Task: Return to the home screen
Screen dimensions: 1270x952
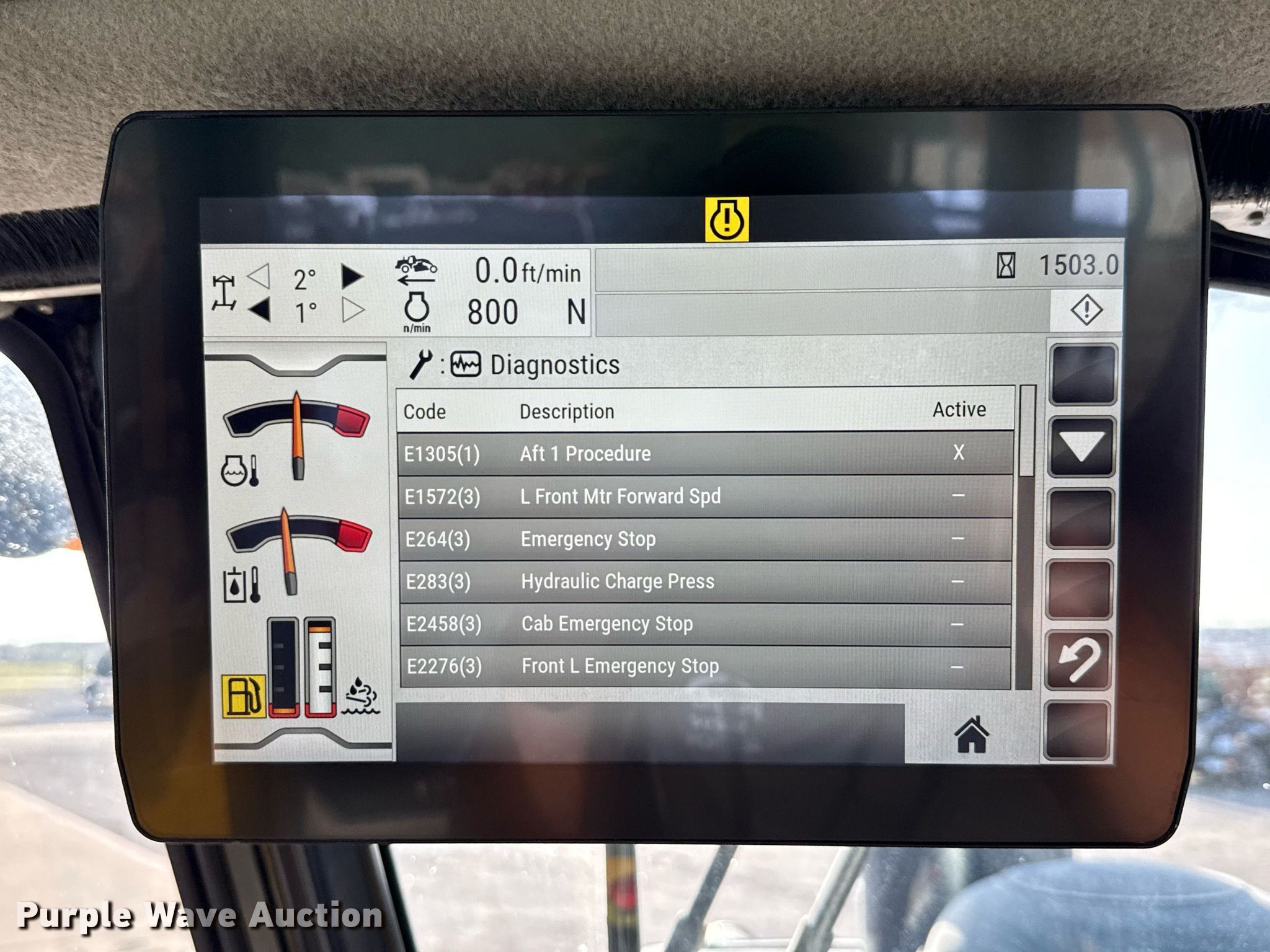Action: [972, 734]
